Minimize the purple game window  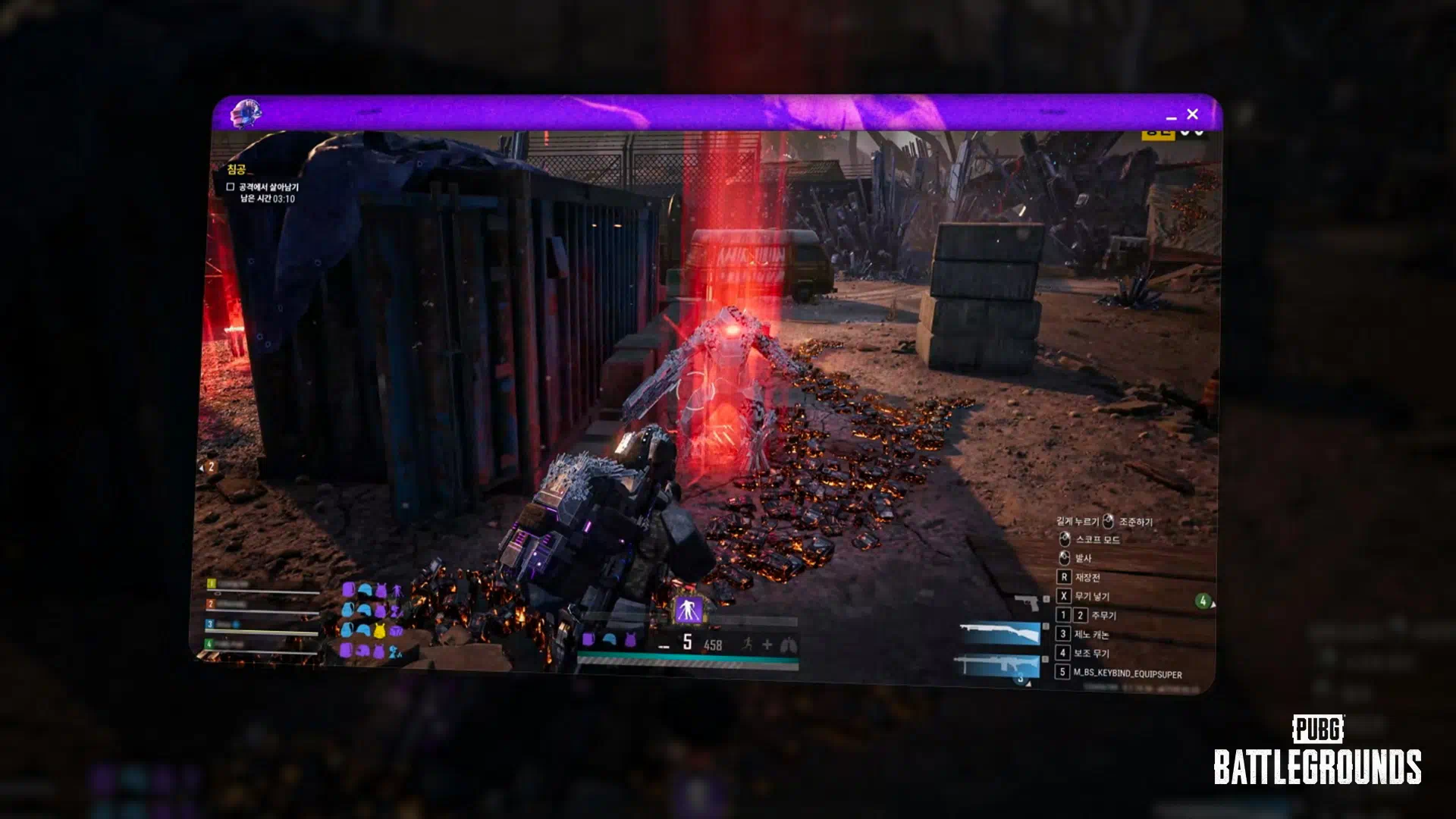(1171, 118)
